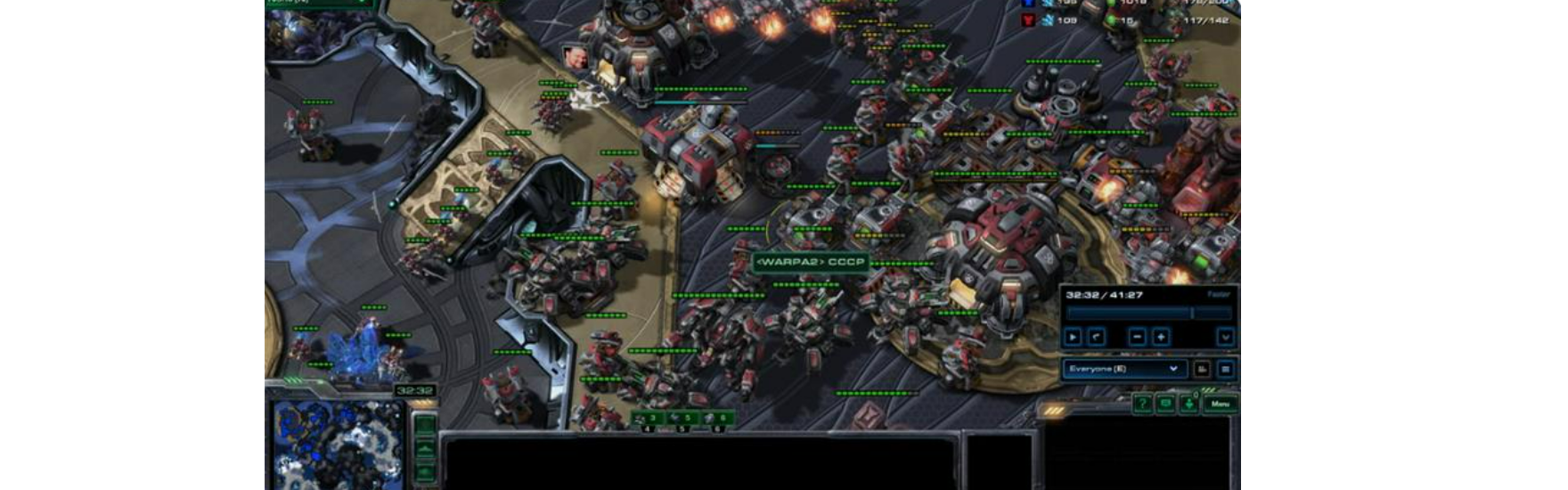The height and width of the screenshot is (490, 1568).
Task: Select control group 5
Action: pyautogui.click(x=682, y=418)
